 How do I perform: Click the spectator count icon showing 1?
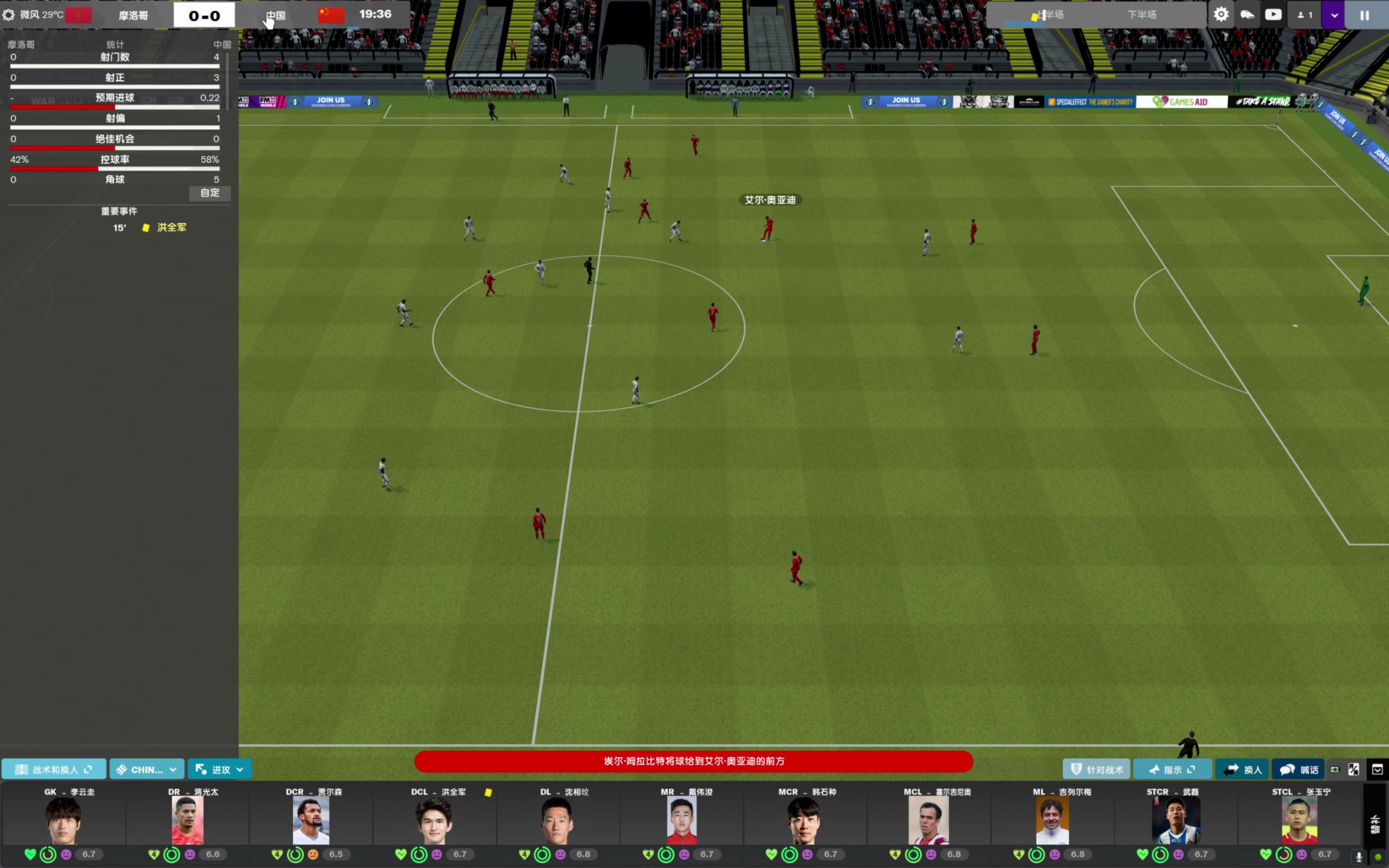1304,14
